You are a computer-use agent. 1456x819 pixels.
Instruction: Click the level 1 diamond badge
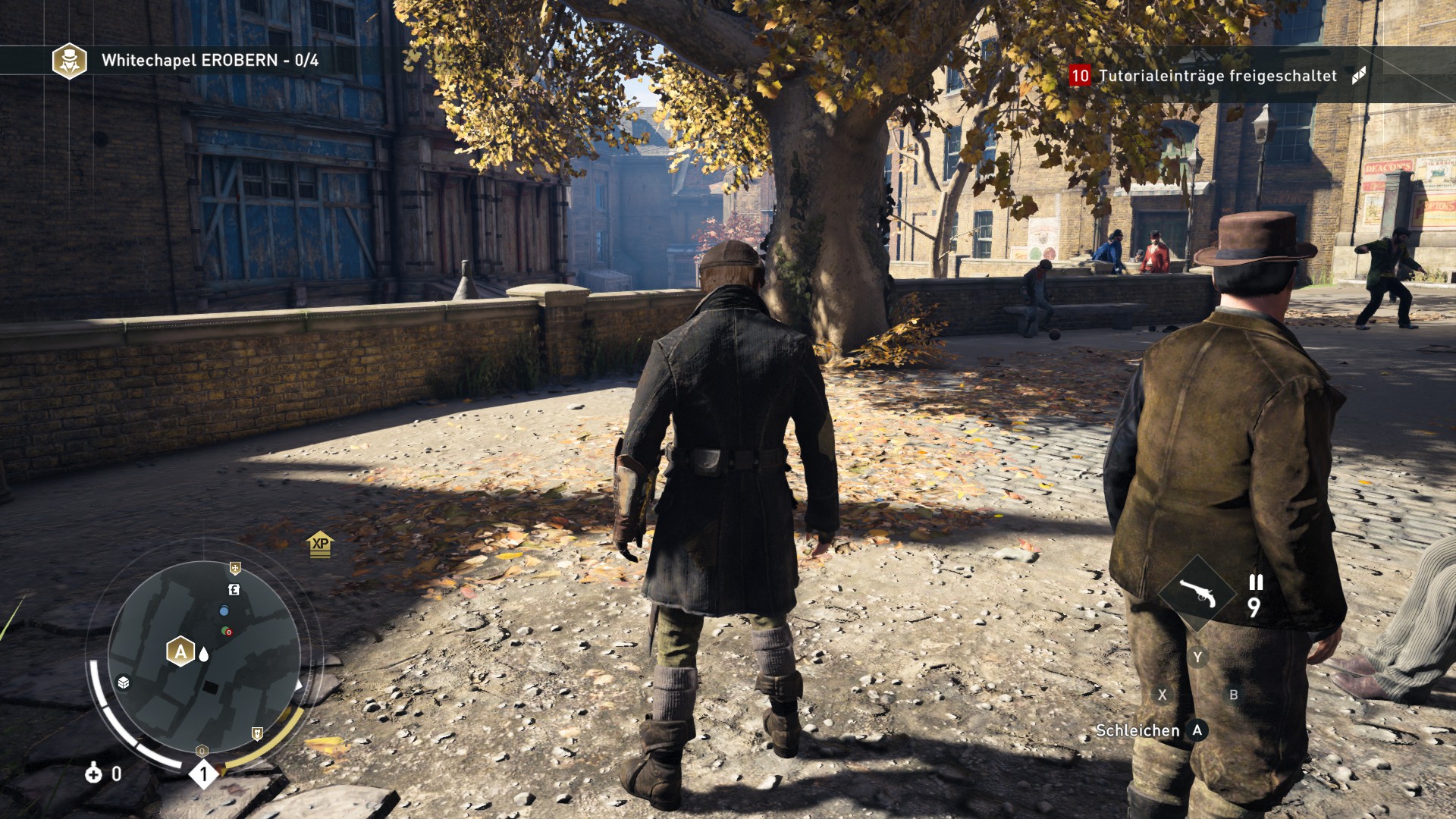click(x=203, y=774)
